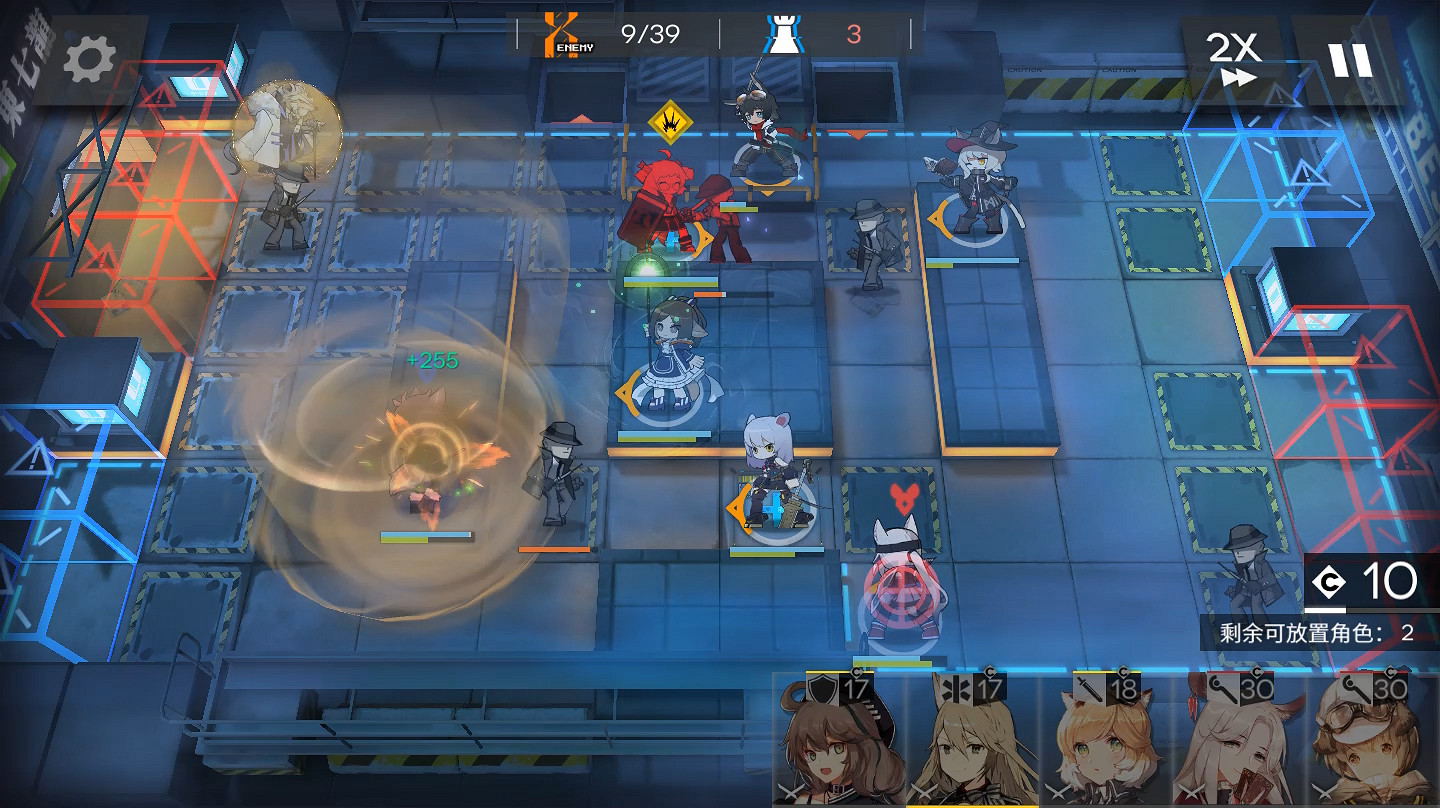Click the deployment cost icon showing 10
Image resolution: width=1440 pixels, height=808 pixels.
(x=1330, y=580)
